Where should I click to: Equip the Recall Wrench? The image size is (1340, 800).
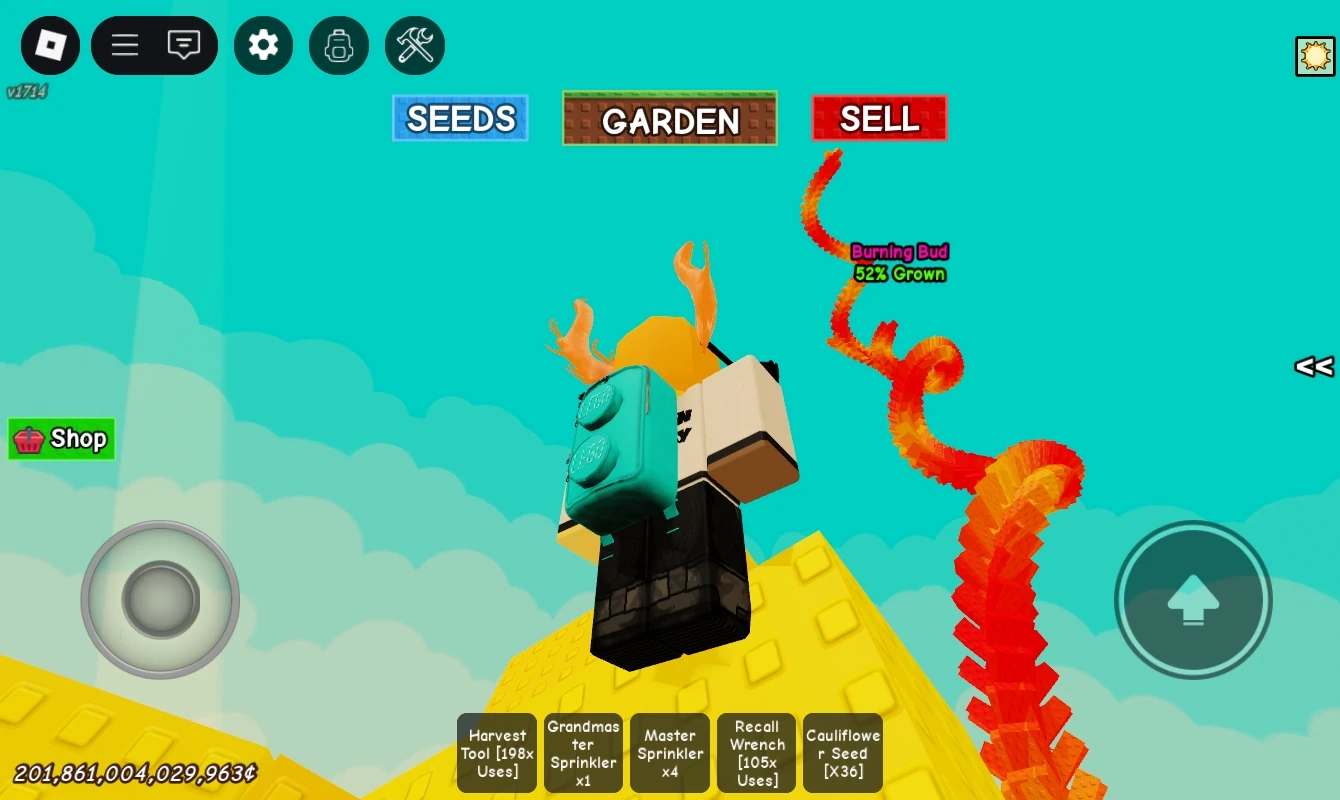[x=756, y=753]
